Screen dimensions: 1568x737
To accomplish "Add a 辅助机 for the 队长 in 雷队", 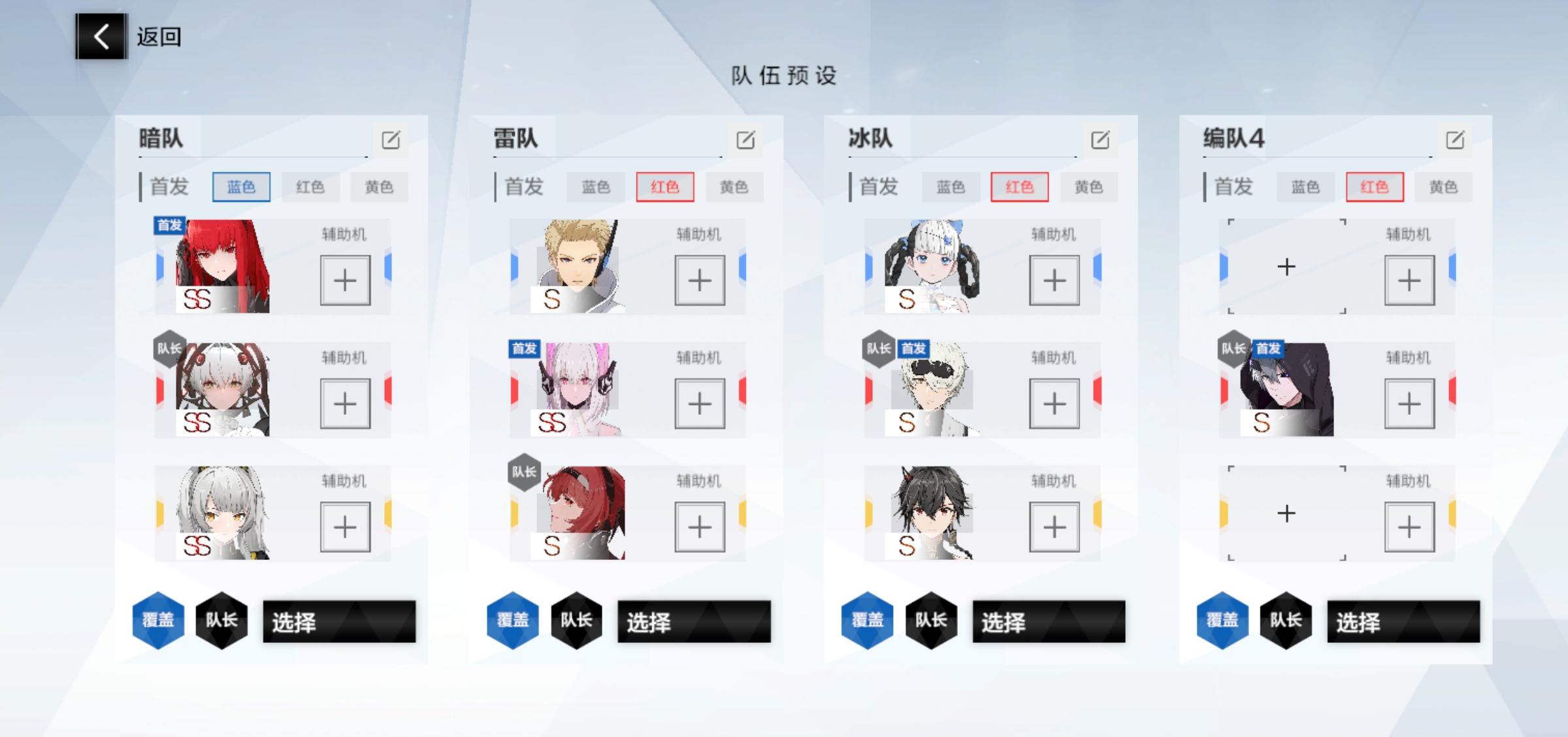I will pyautogui.click(x=700, y=526).
